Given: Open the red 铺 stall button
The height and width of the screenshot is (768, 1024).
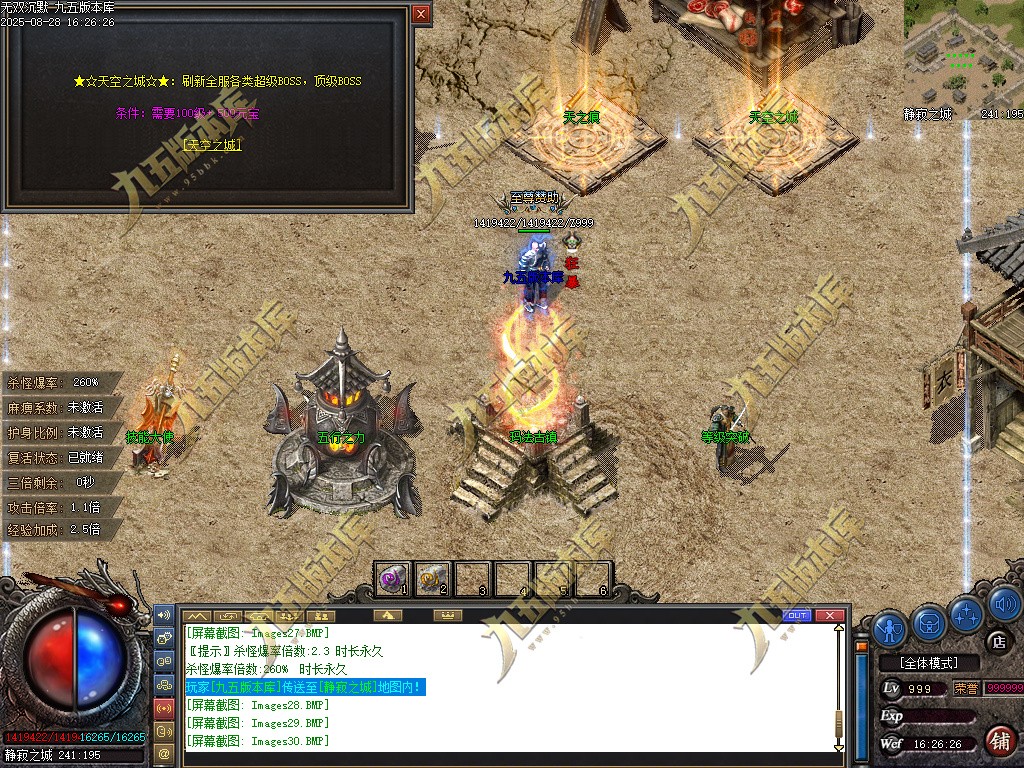Looking at the screenshot, I should pyautogui.click(x=998, y=741).
